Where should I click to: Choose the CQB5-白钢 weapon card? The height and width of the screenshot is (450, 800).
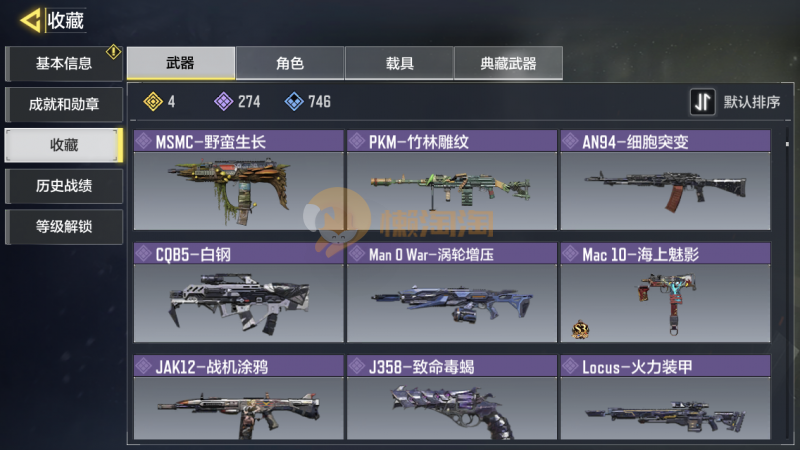tap(238, 297)
